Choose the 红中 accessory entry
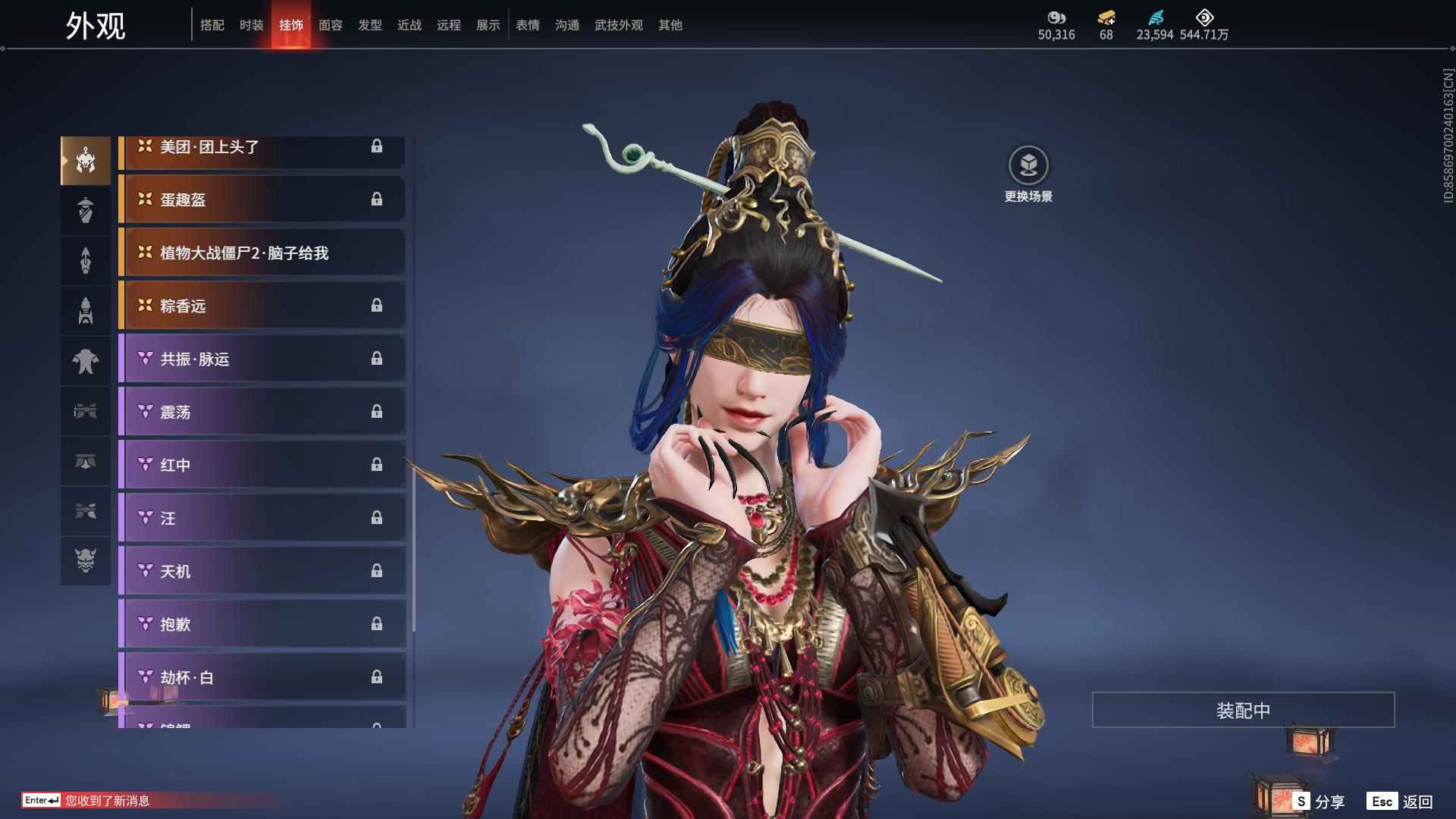Screen dimensions: 1456x819 (x=262, y=465)
